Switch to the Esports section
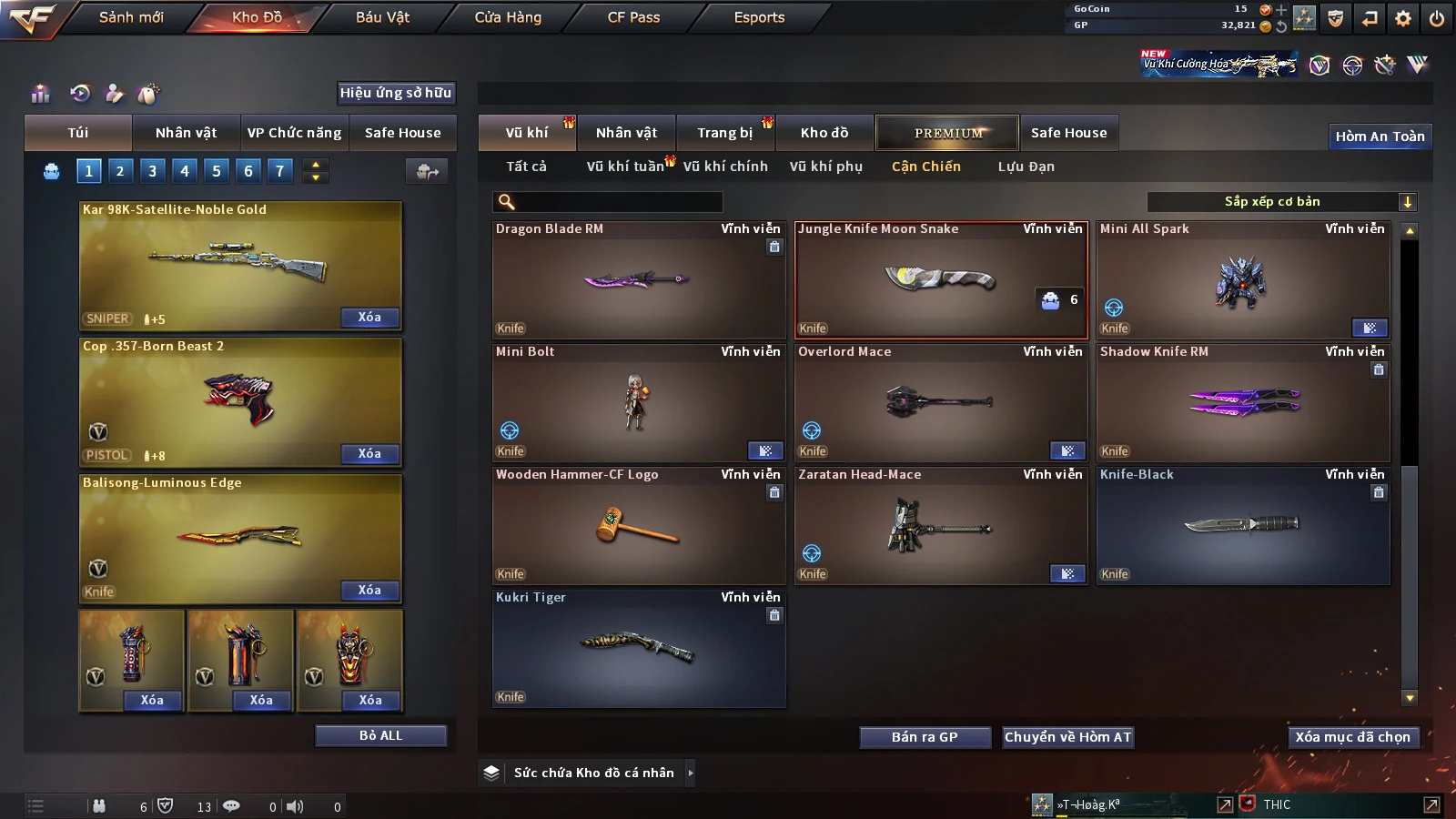1456x819 pixels. 759,17
